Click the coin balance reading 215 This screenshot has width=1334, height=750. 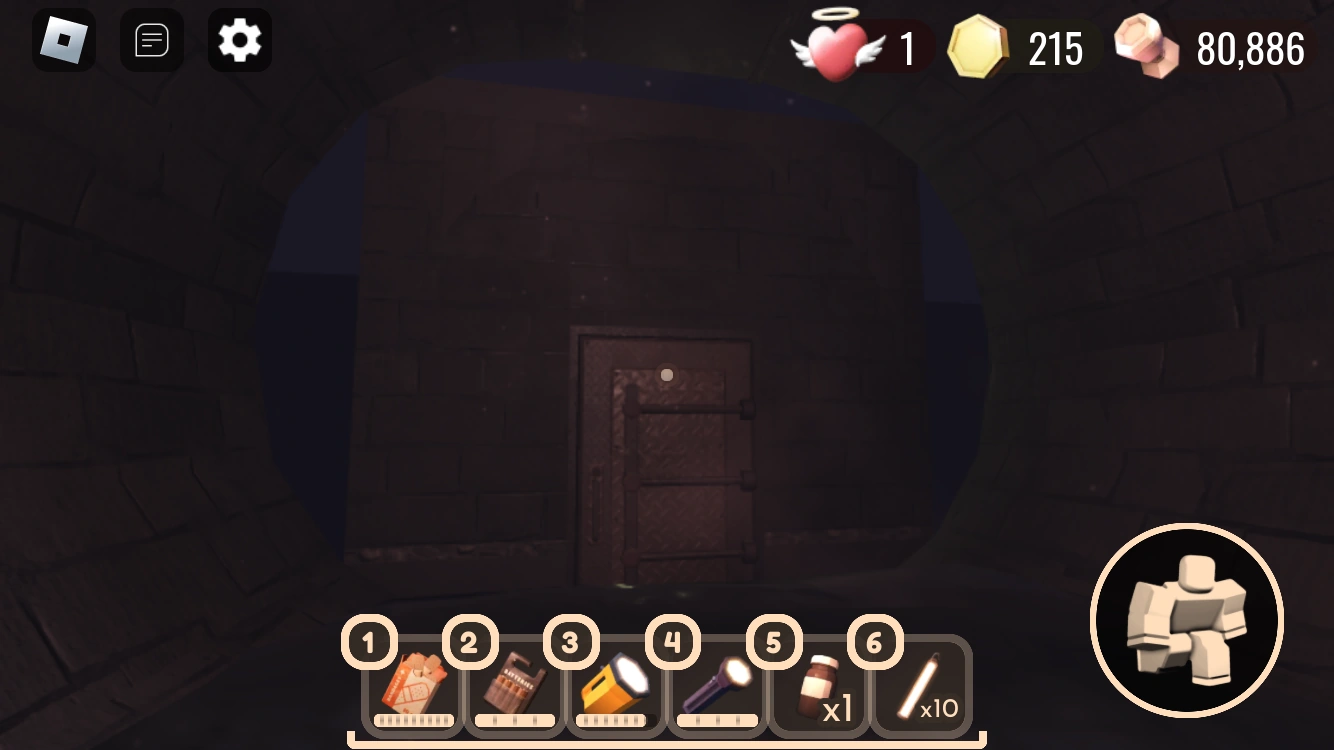tap(1057, 48)
